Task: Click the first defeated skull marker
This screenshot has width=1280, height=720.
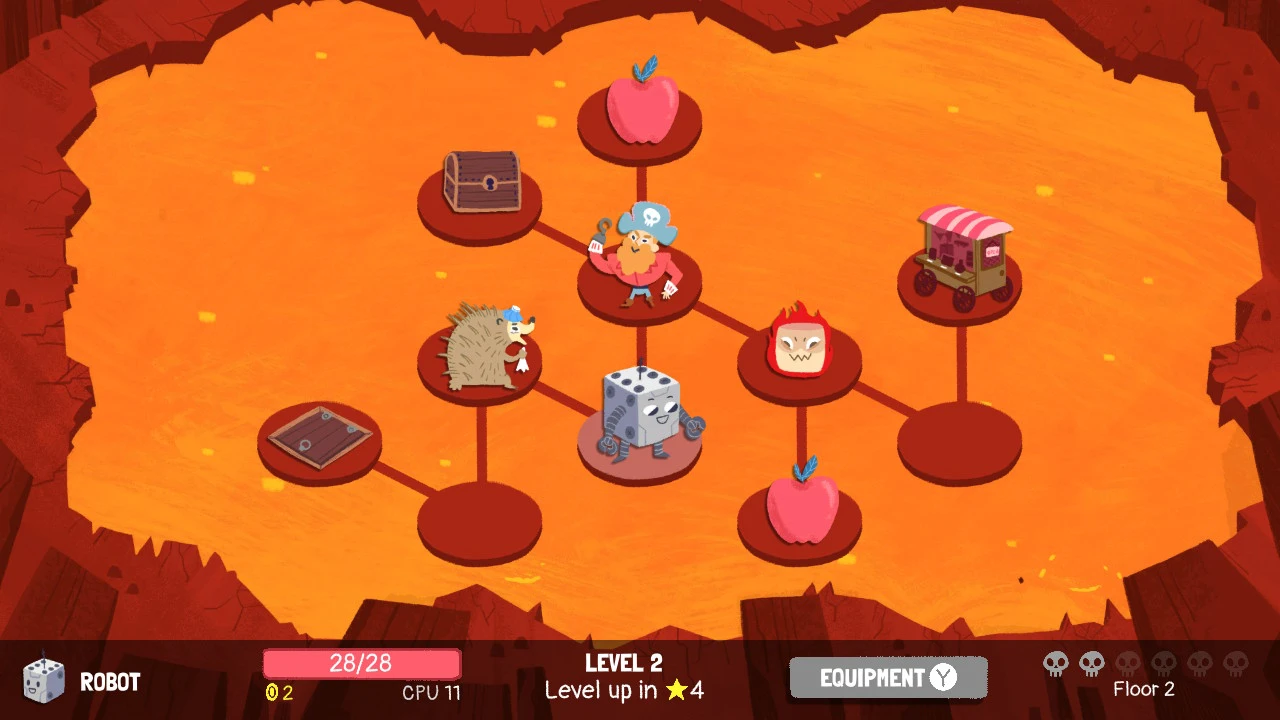Action: pyautogui.click(x=1055, y=662)
